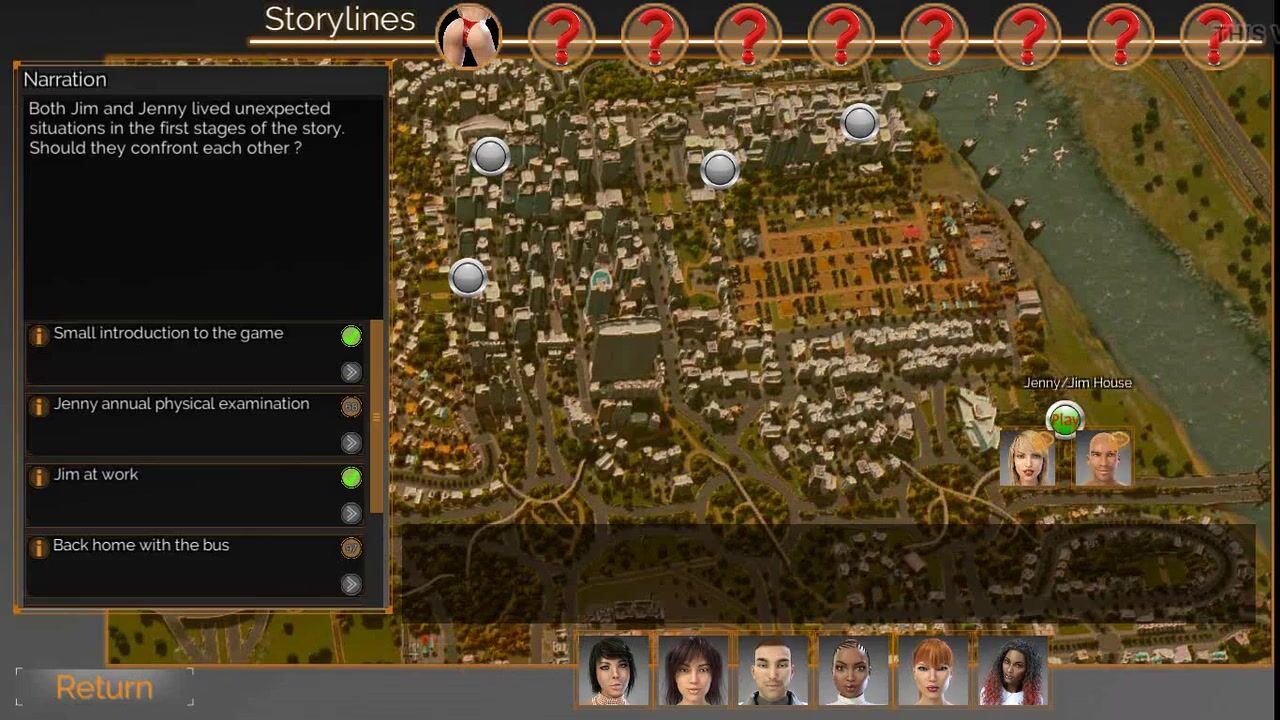Launch the Small introduction to the game arrow
The image size is (1280, 720).
click(351, 372)
